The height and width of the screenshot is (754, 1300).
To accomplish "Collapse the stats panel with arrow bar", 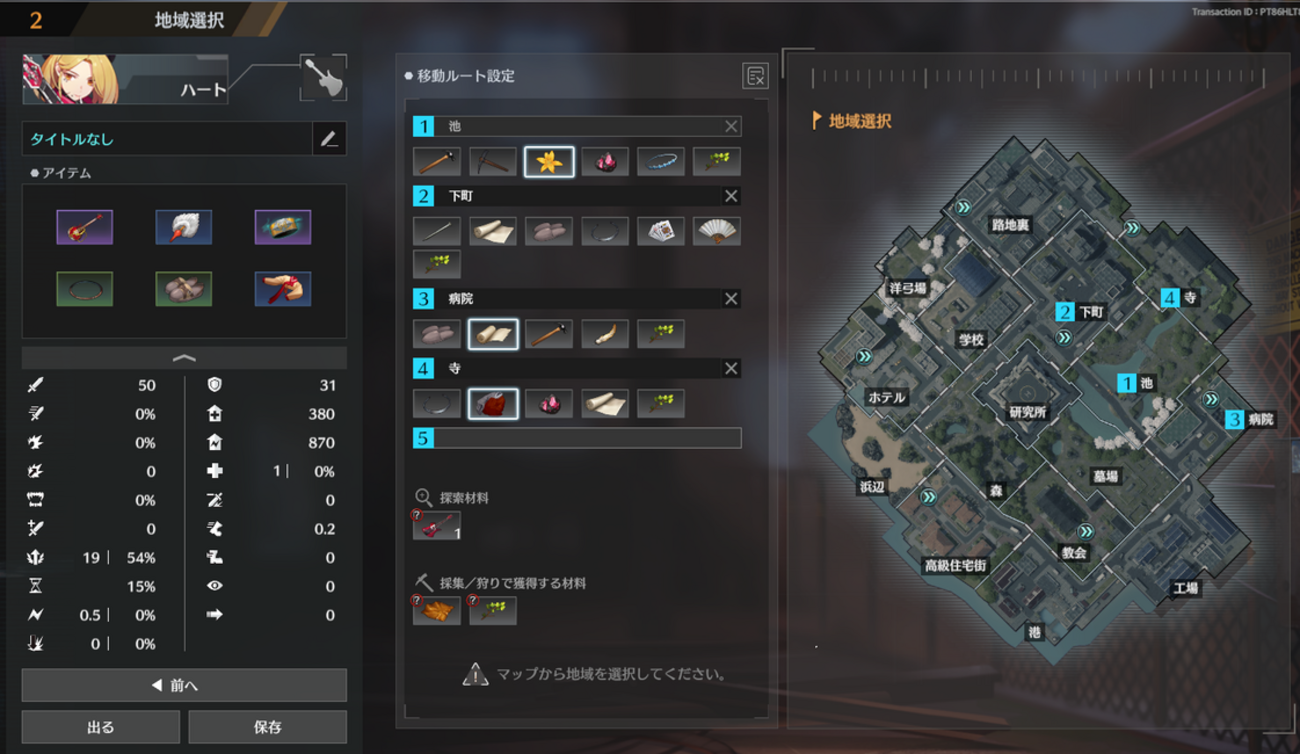I will coord(184,357).
